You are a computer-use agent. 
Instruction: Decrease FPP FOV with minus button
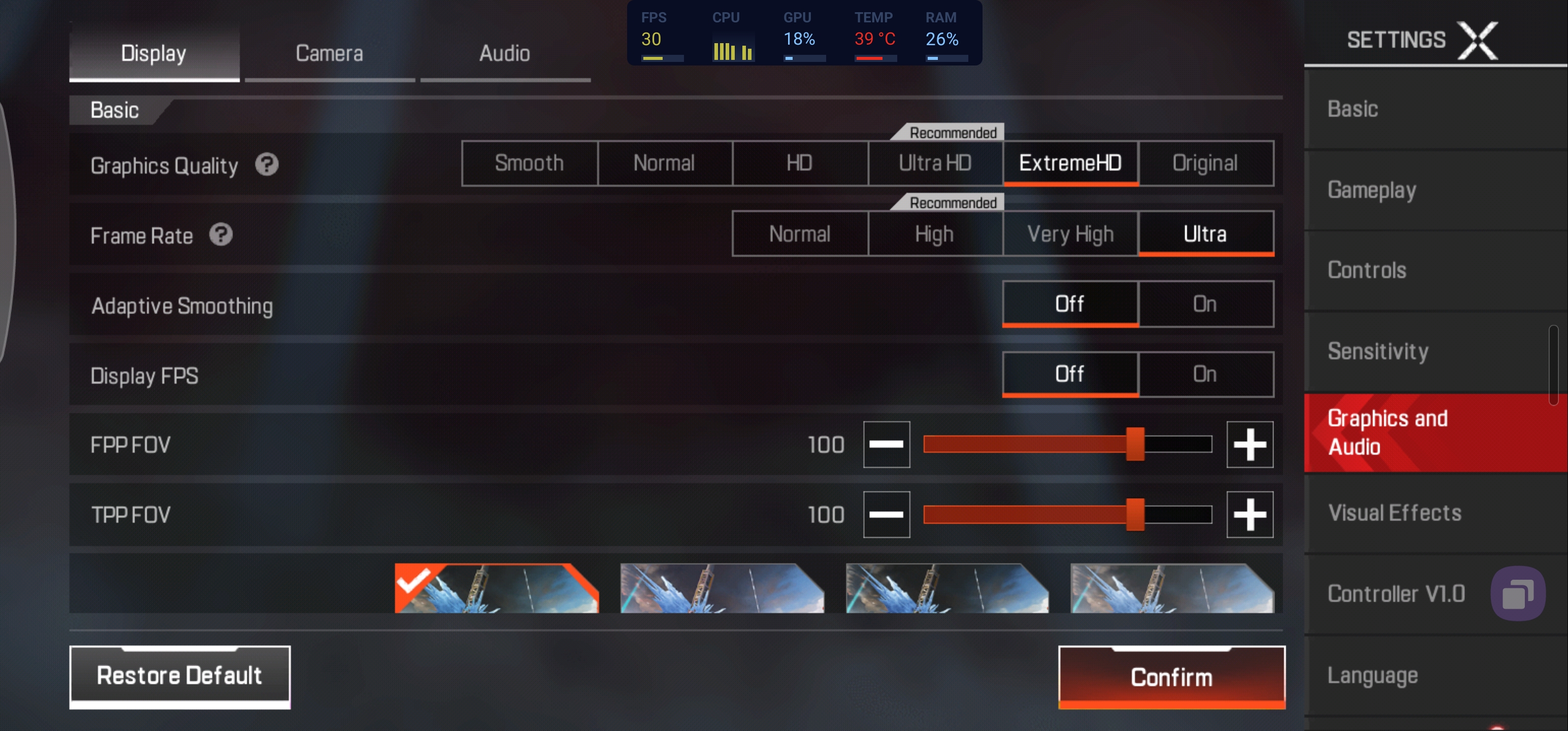886,444
